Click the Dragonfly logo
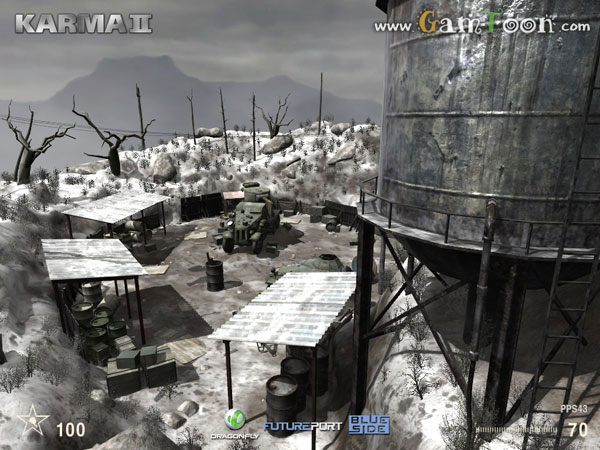600x450 pixels. (x=235, y=424)
